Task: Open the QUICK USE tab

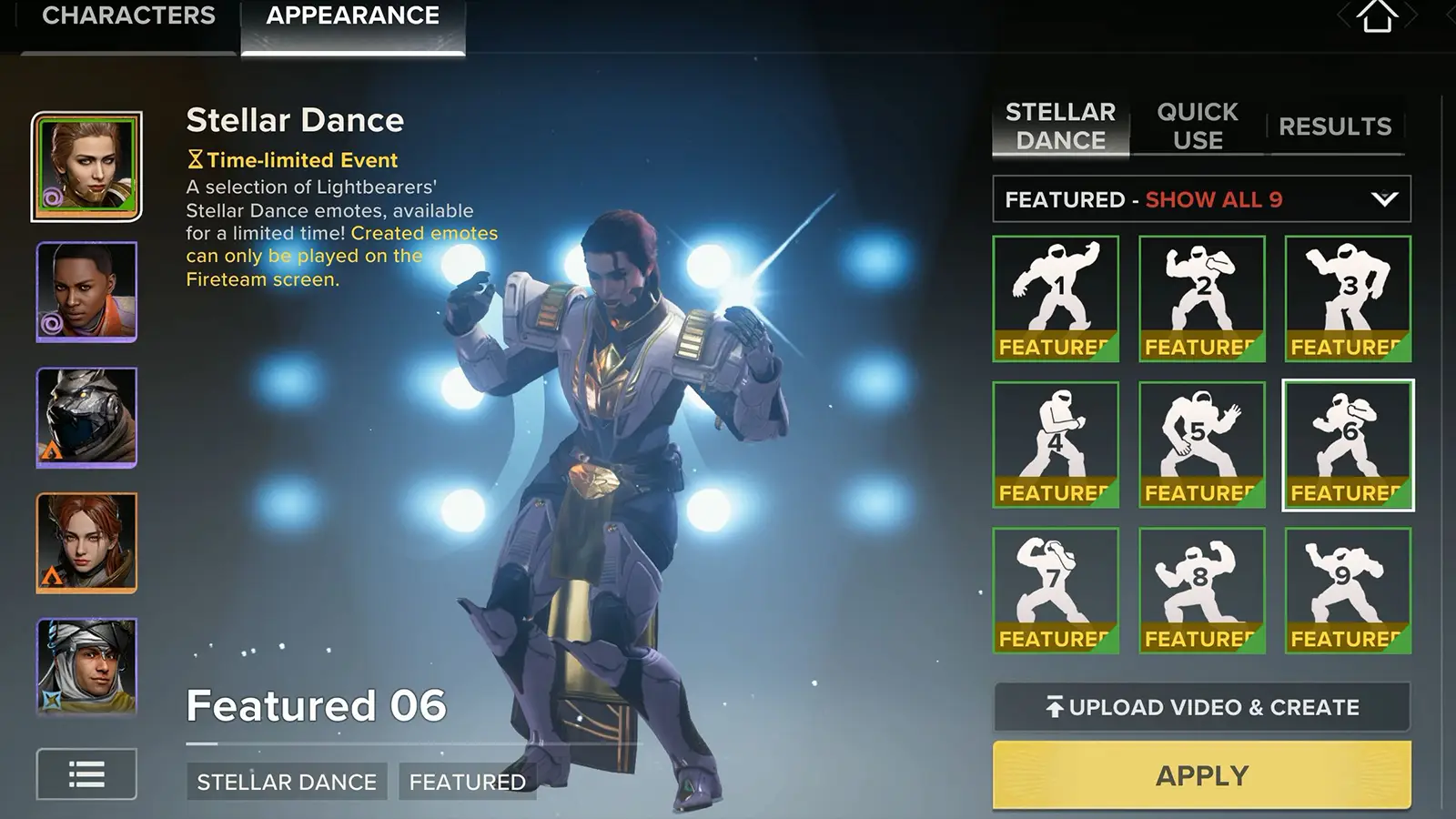Action: [x=1196, y=125]
